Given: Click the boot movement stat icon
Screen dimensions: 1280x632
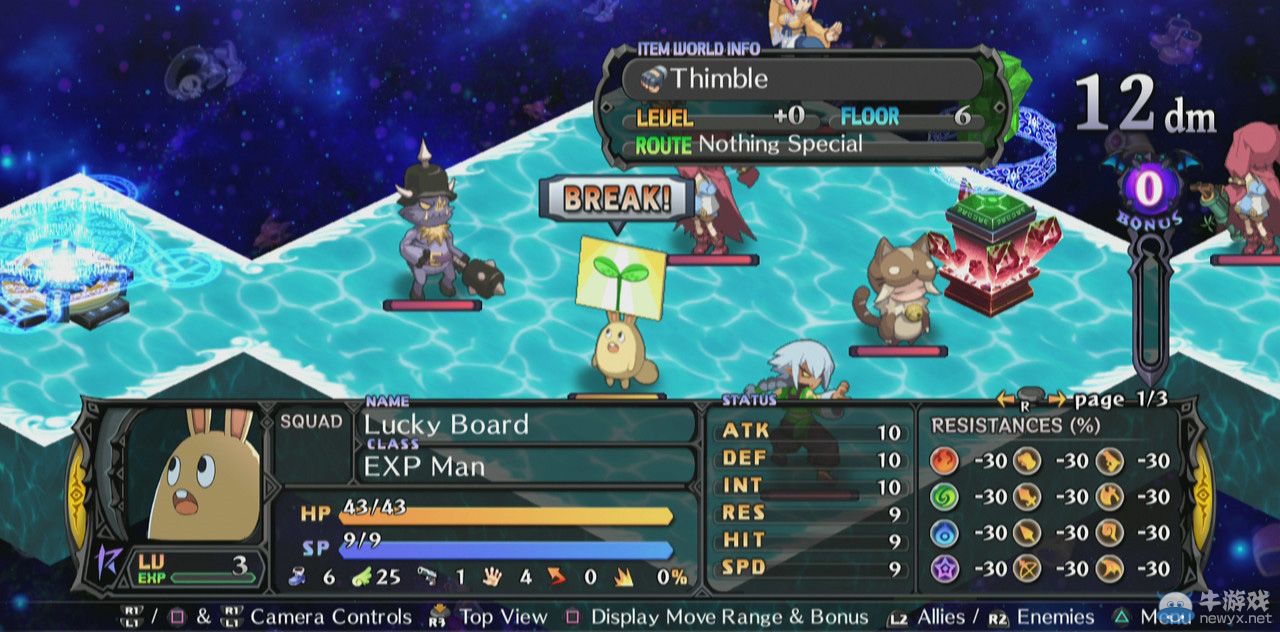Looking at the screenshot, I should point(298,576).
